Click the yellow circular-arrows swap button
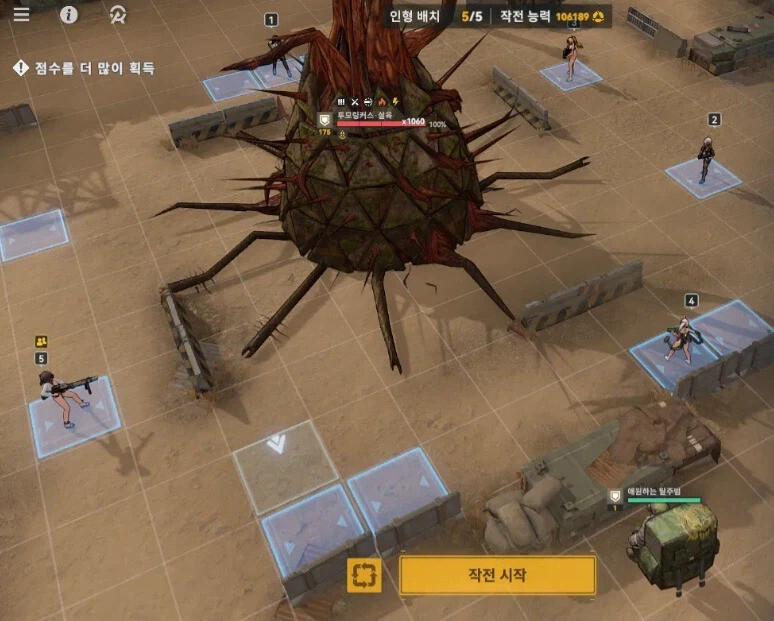The height and width of the screenshot is (621, 774). tap(364, 575)
